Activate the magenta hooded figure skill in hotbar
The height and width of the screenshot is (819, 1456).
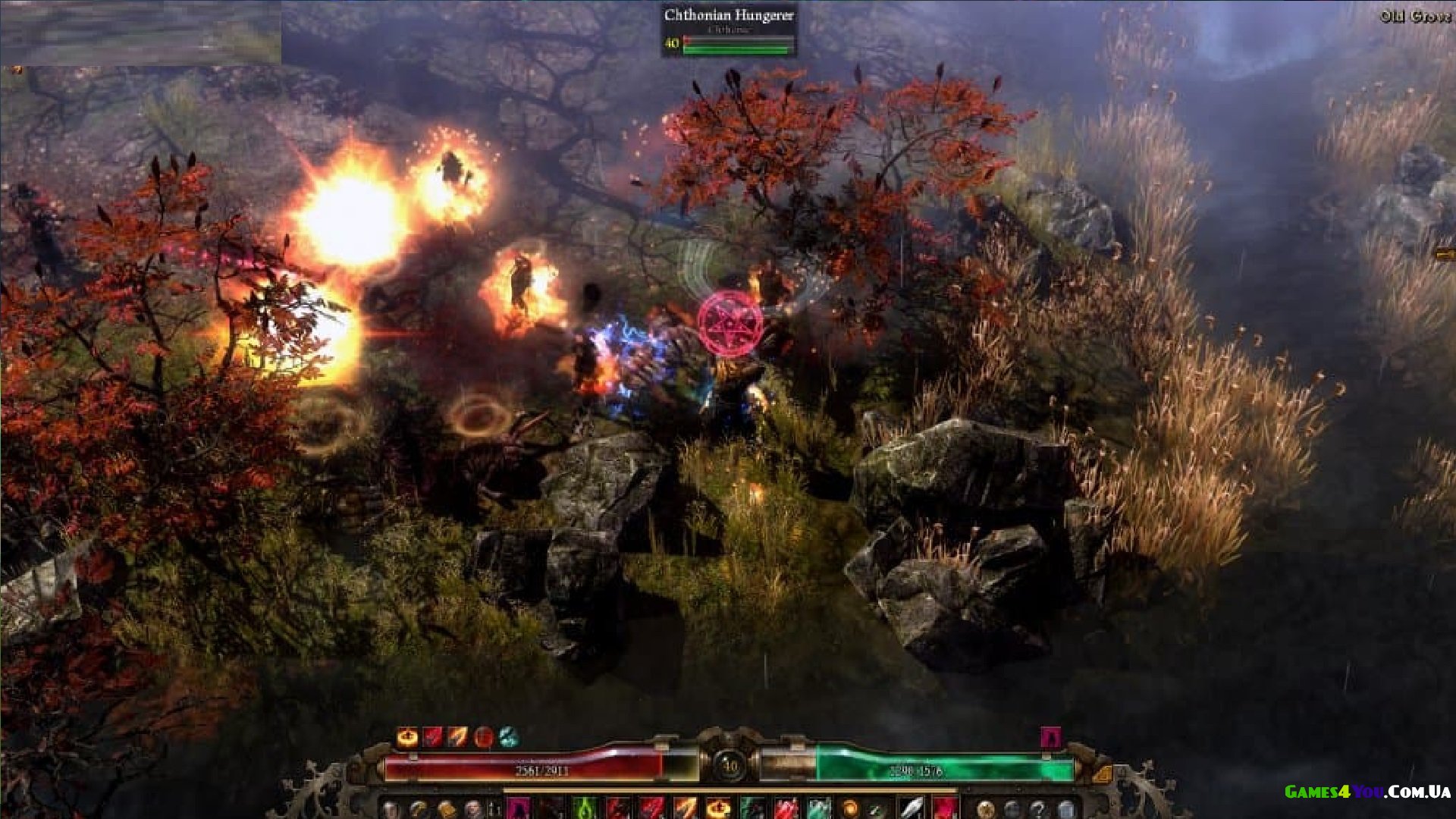pos(518,808)
